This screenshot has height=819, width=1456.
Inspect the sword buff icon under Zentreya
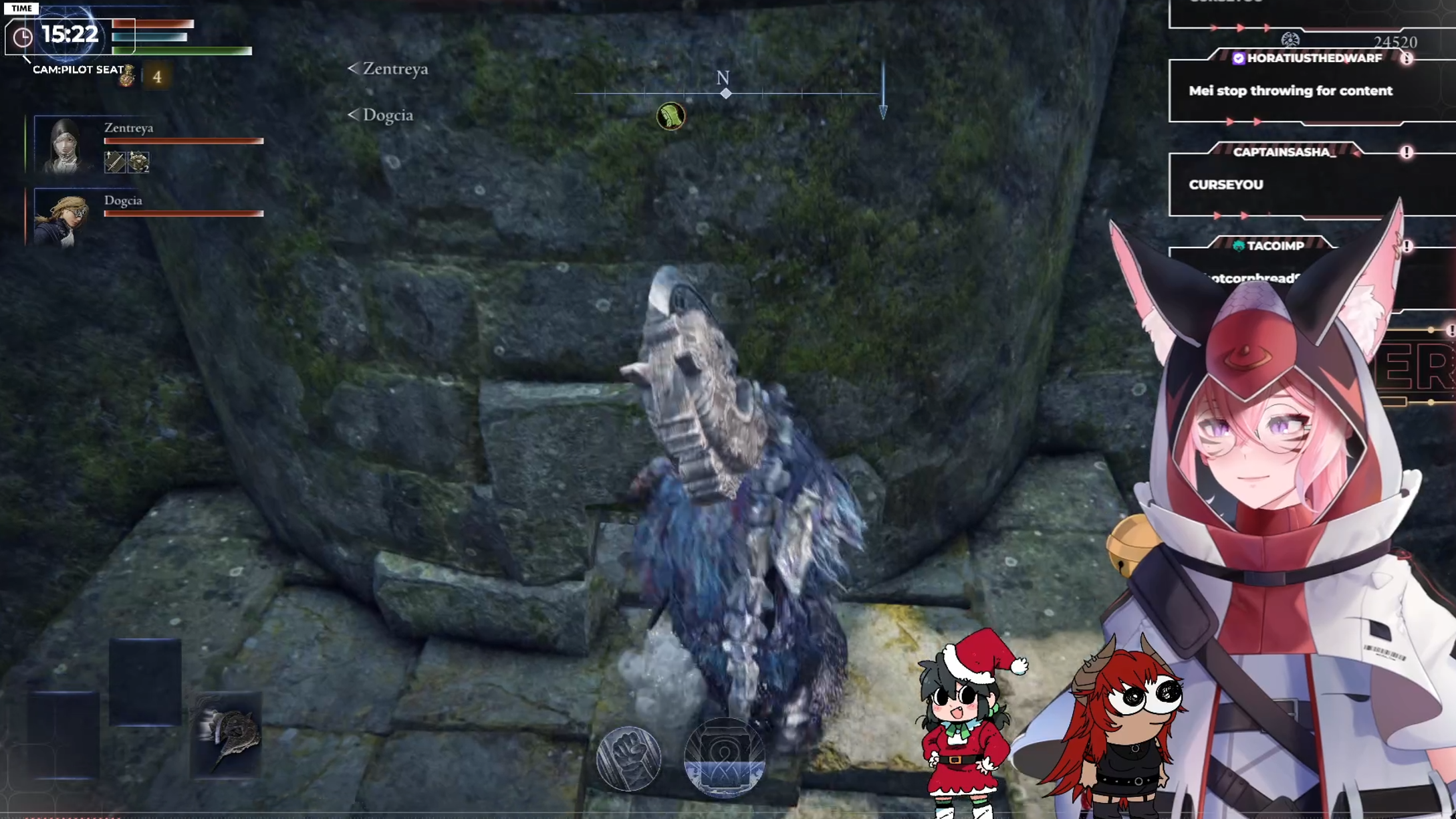114,162
